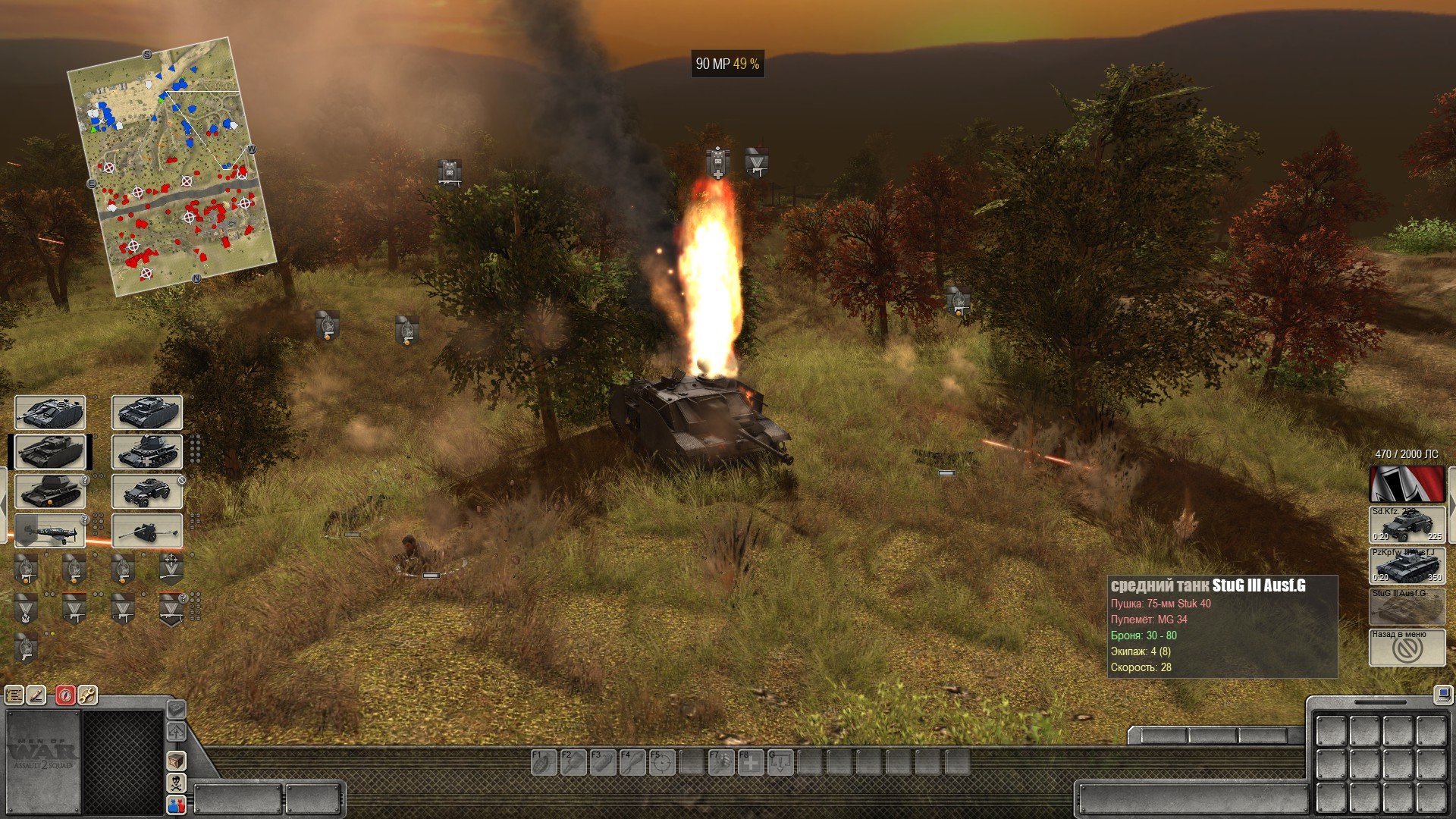Select the Stuka aircraft unit card
The width and height of the screenshot is (1456, 819).
click(50, 532)
